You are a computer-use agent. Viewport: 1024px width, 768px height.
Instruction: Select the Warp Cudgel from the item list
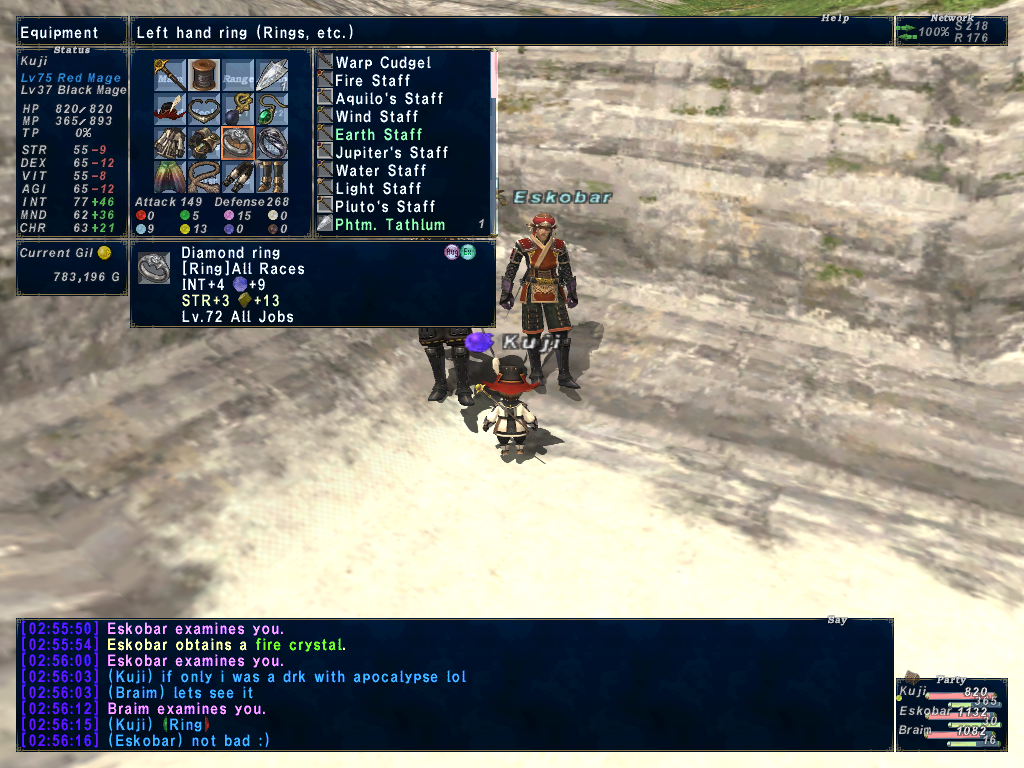tap(383, 63)
